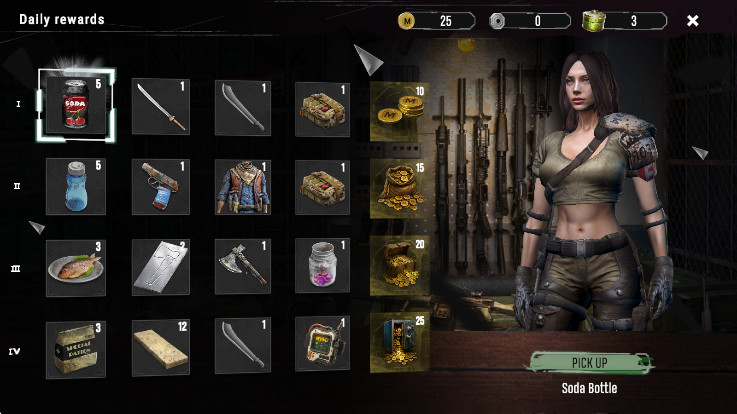Select the blue water bottle reward
The image size is (737, 414).
[76, 186]
